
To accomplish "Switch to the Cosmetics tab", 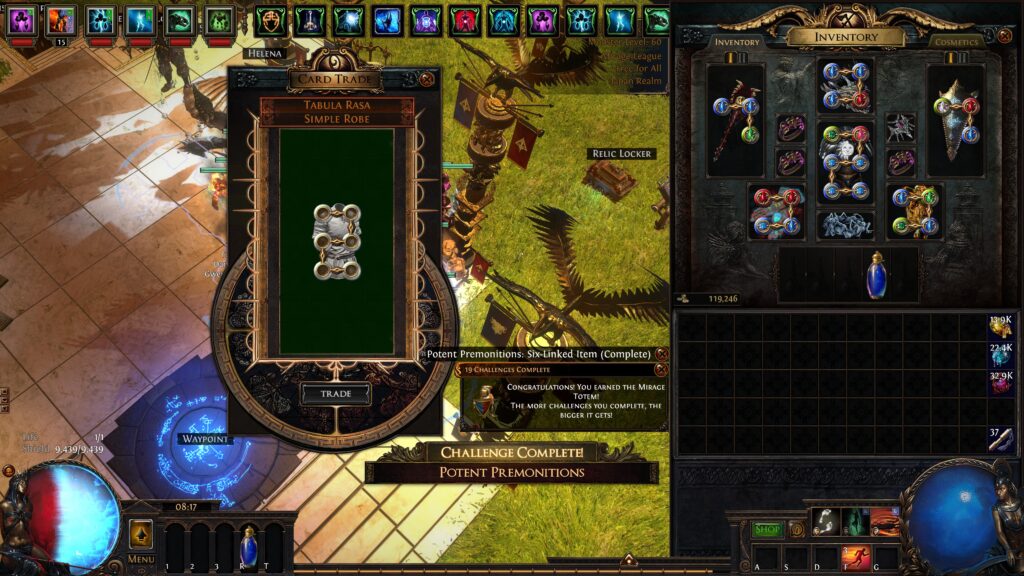I will (x=955, y=42).
